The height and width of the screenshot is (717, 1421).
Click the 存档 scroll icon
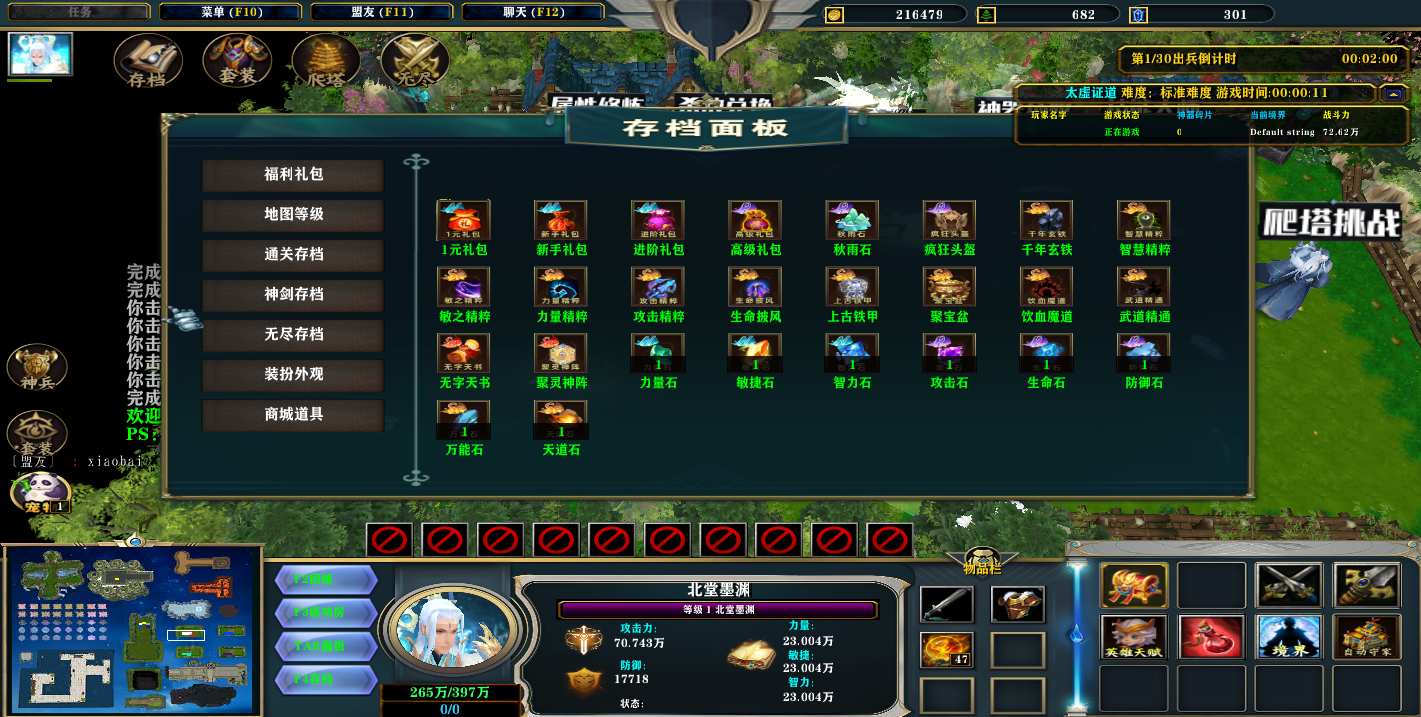coord(147,61)
